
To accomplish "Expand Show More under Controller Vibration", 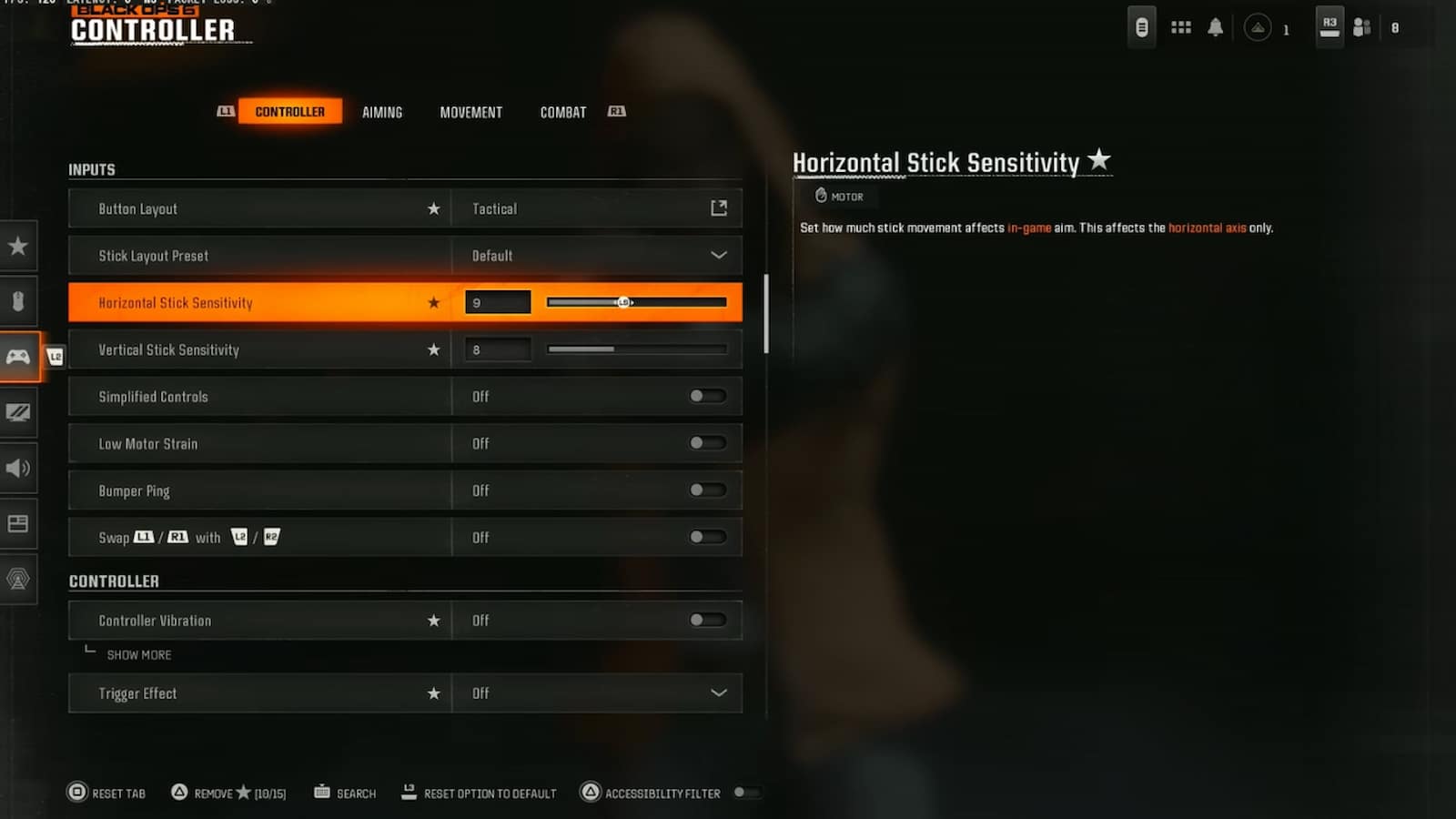I will [138, 654].
